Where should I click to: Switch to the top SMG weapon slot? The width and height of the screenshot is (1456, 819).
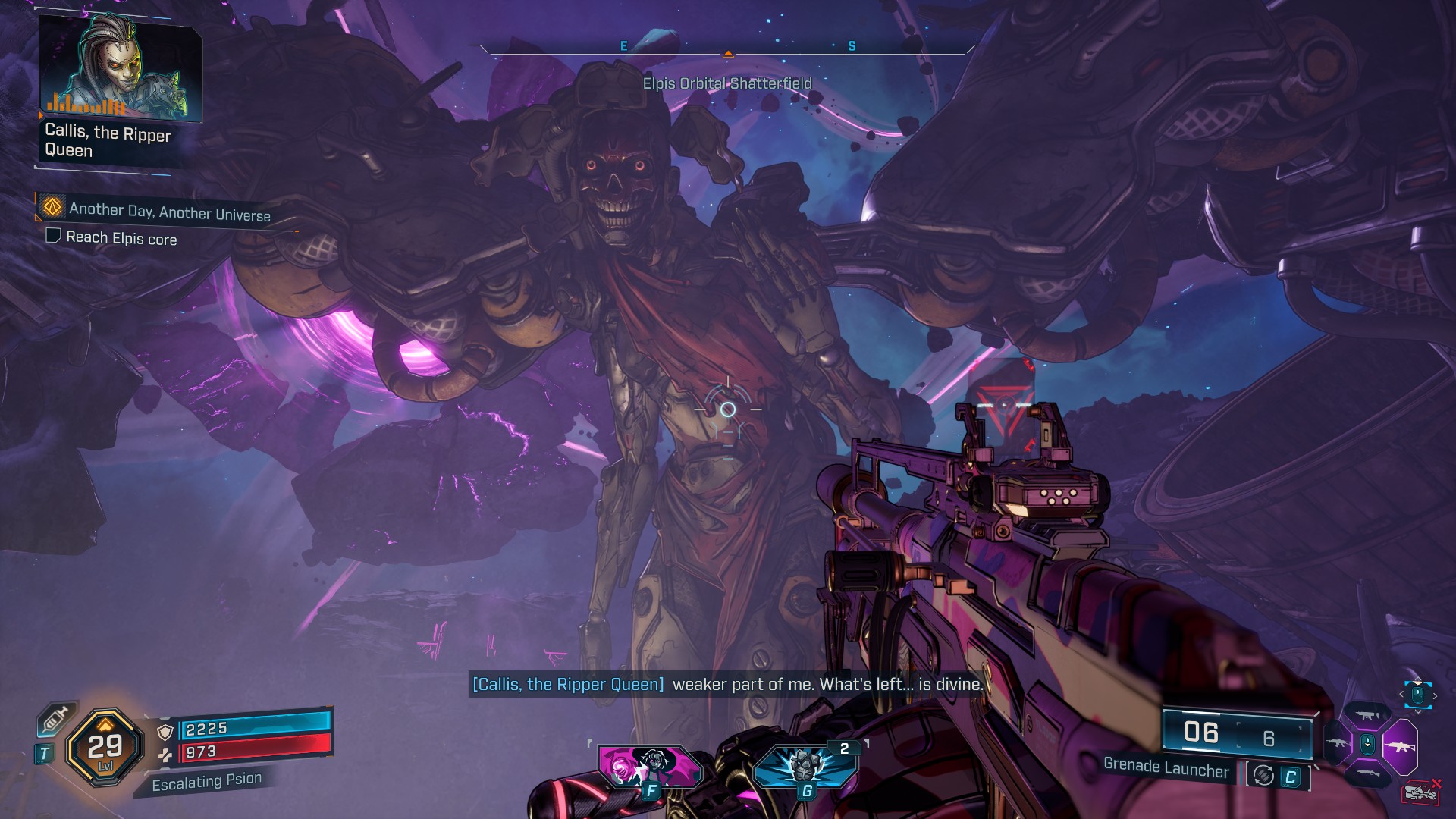click(1367, 715)
